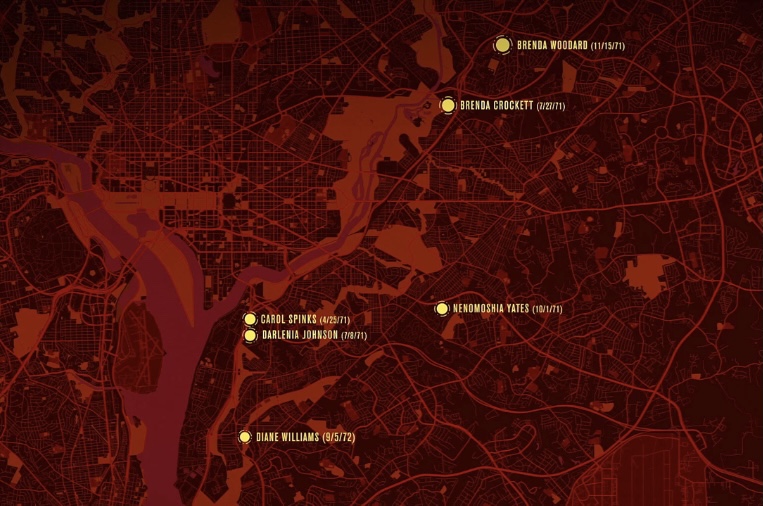Open the Diane Williams map marker

[x=244, y=437]
